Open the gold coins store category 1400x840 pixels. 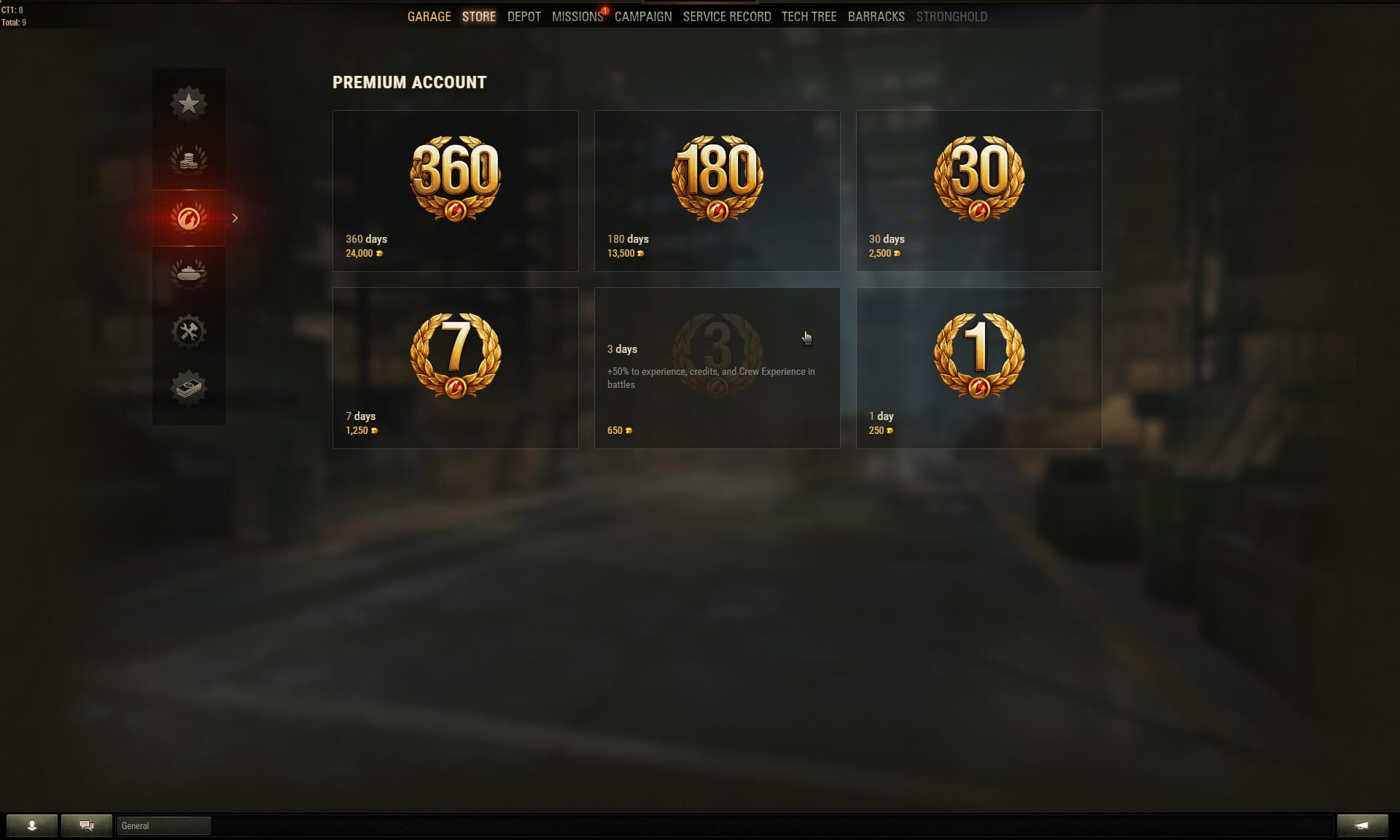pyautogui.click(x=189, y=160)
